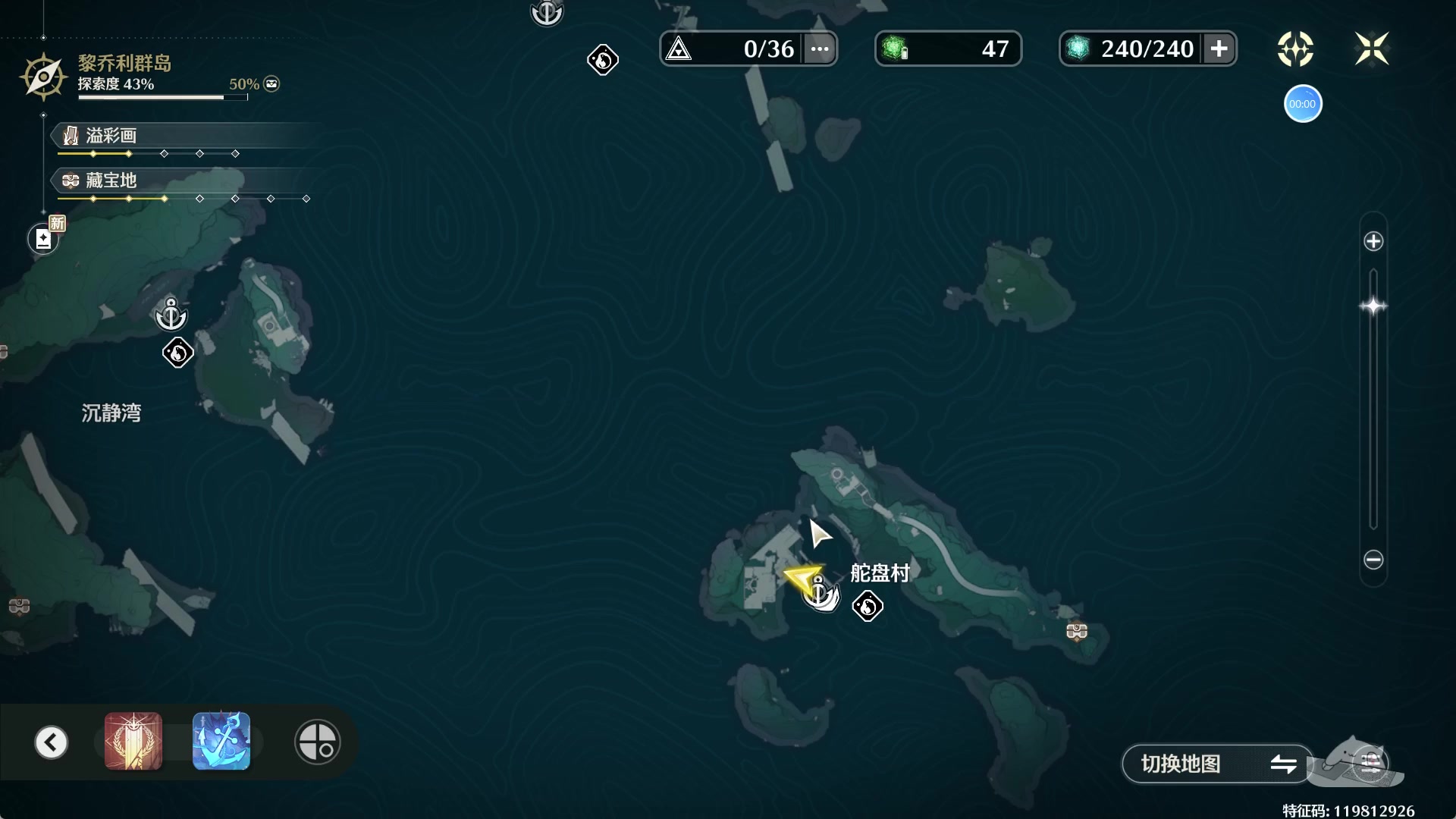Zoom in the map with the plus button
This screenshot has height=819, width=1456.
[x=1373, y=242]
